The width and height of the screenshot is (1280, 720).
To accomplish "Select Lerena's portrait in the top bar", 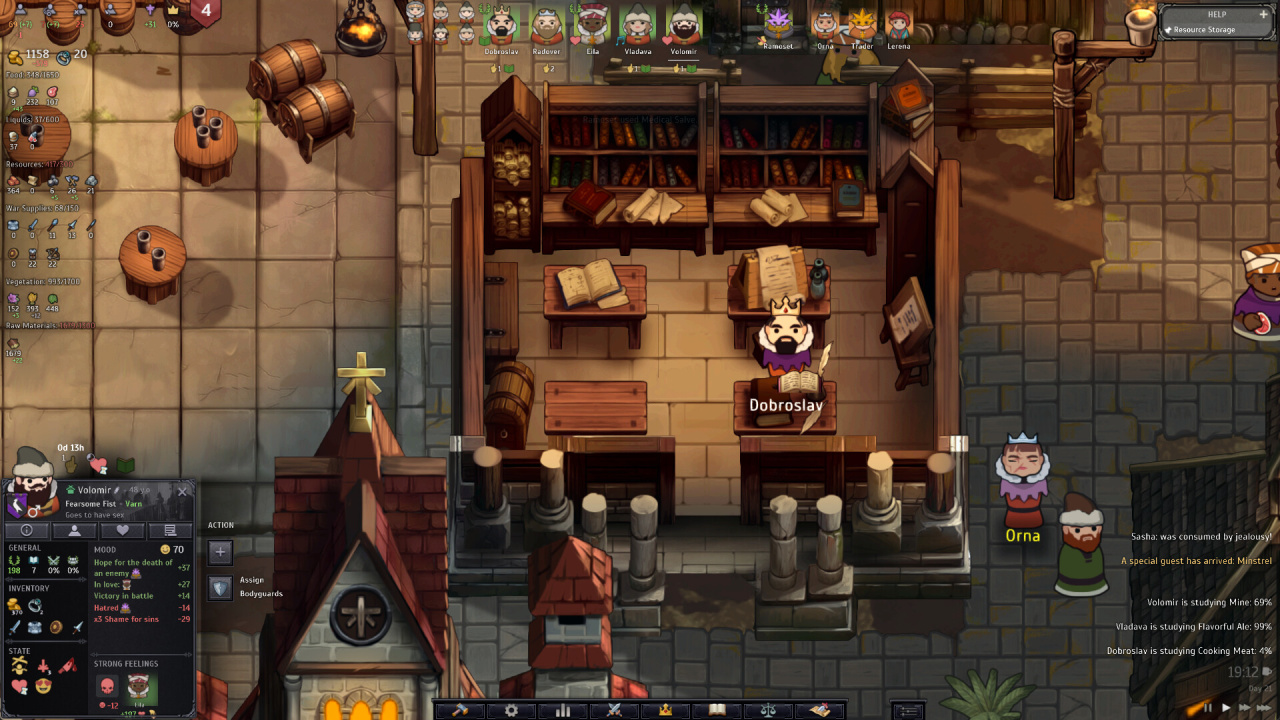I will tap(898, 24).
